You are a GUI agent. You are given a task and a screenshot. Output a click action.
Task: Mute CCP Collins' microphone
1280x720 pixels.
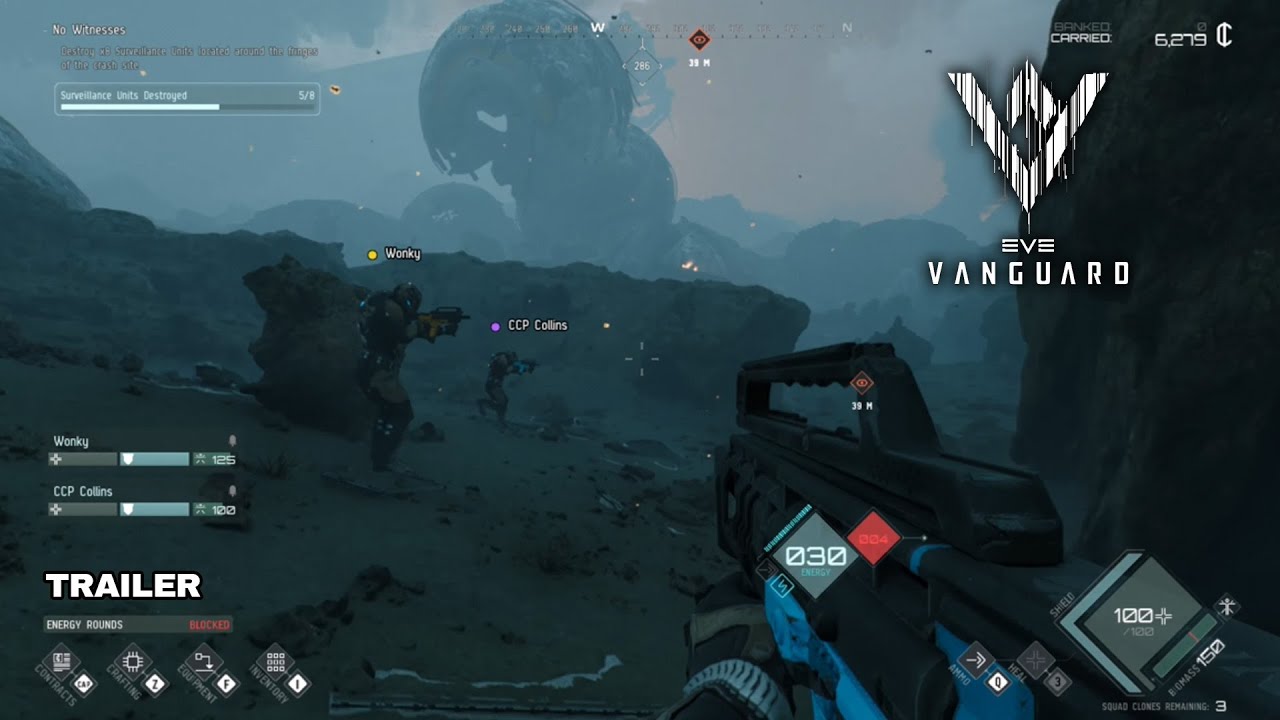click(x=231, y=491)
